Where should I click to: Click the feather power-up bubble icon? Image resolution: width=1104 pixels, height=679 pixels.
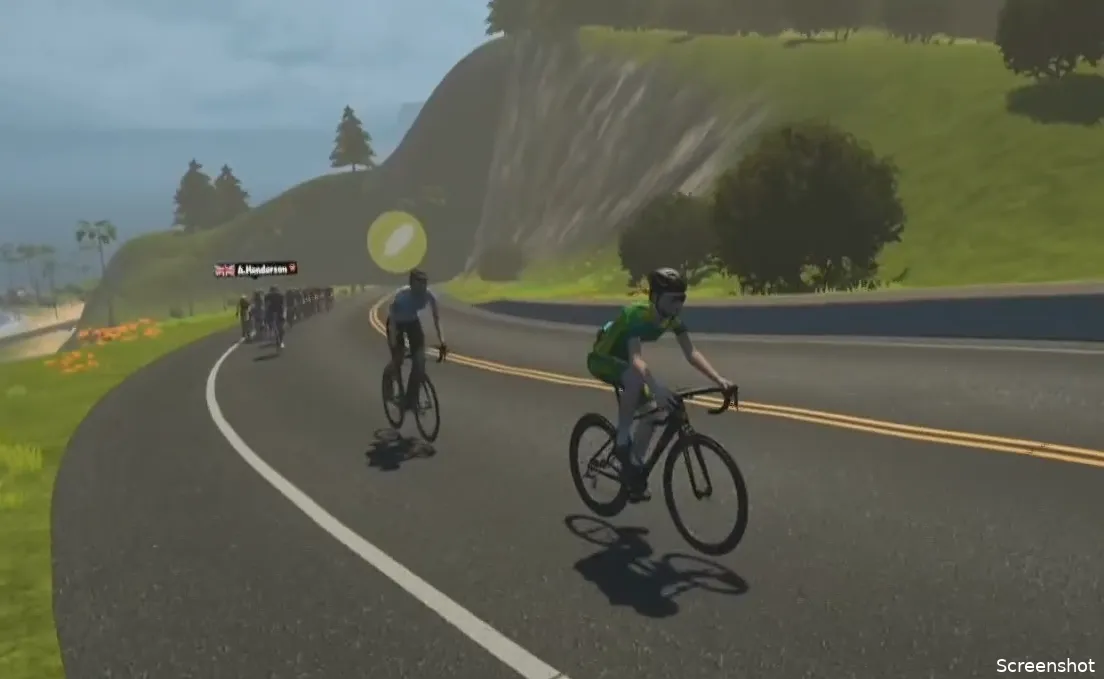(x=397, y=241)
